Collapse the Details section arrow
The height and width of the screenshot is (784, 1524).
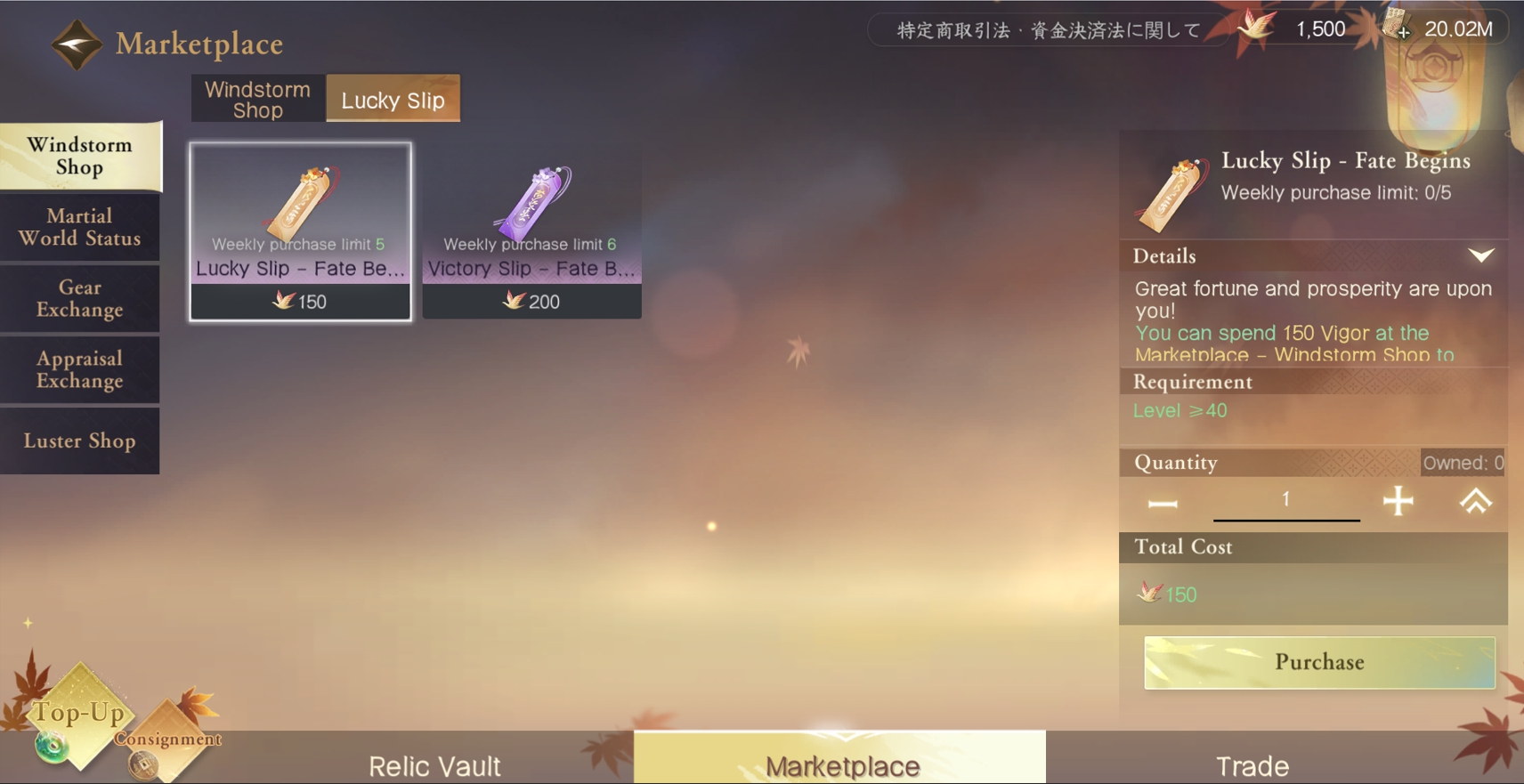pos(1480,256)
